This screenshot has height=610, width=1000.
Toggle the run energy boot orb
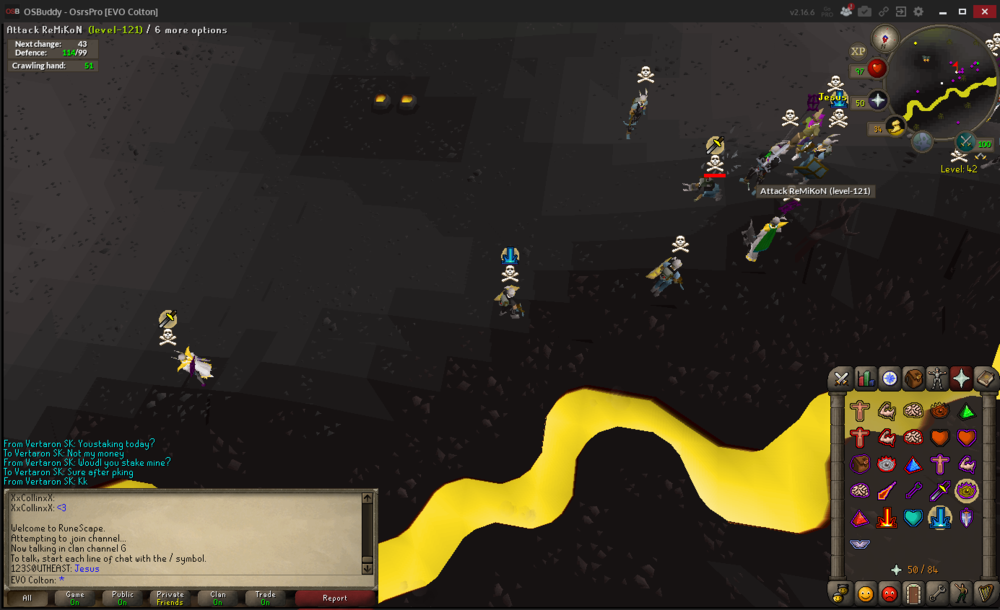pos(895,126)
